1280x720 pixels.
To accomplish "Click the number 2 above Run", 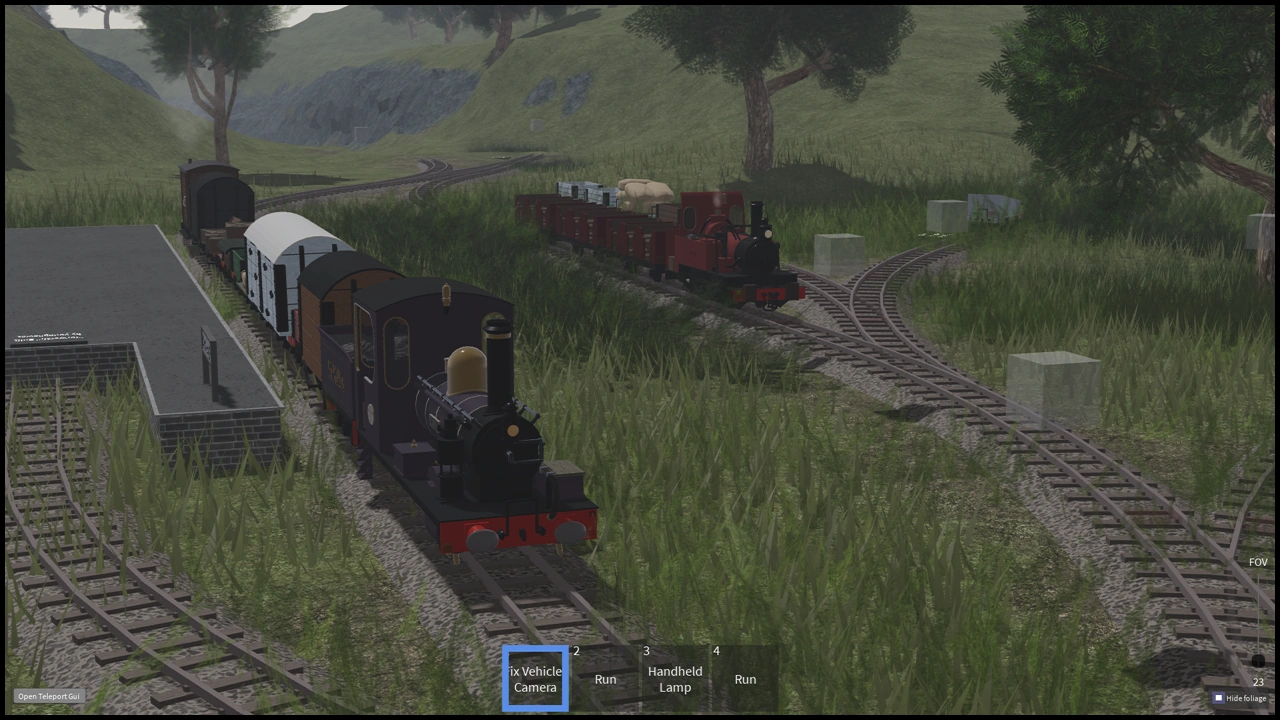I will pos(576,651).
